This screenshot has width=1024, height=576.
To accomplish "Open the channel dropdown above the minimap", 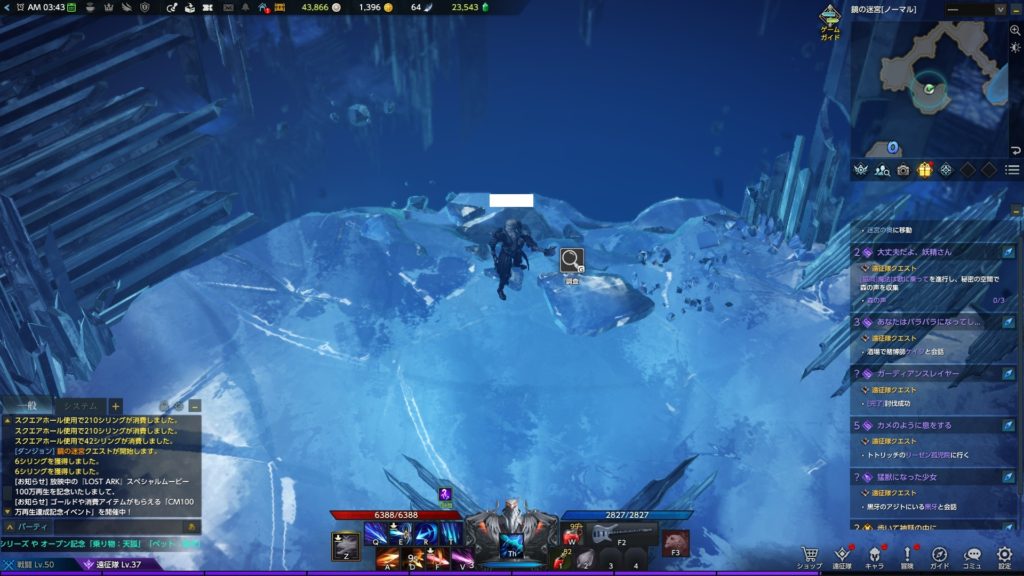I will coord(977,9).
